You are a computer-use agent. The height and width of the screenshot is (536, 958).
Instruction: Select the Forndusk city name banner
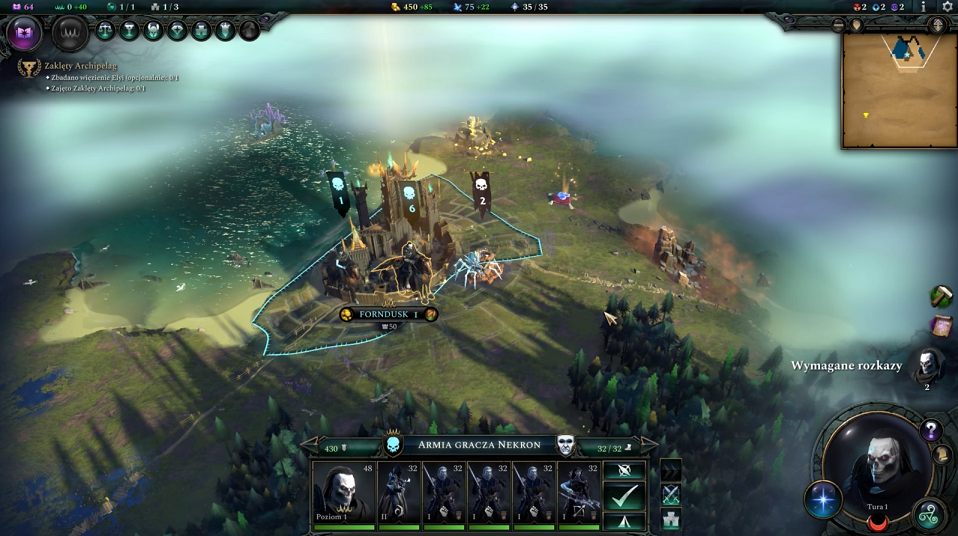(388, 314)
